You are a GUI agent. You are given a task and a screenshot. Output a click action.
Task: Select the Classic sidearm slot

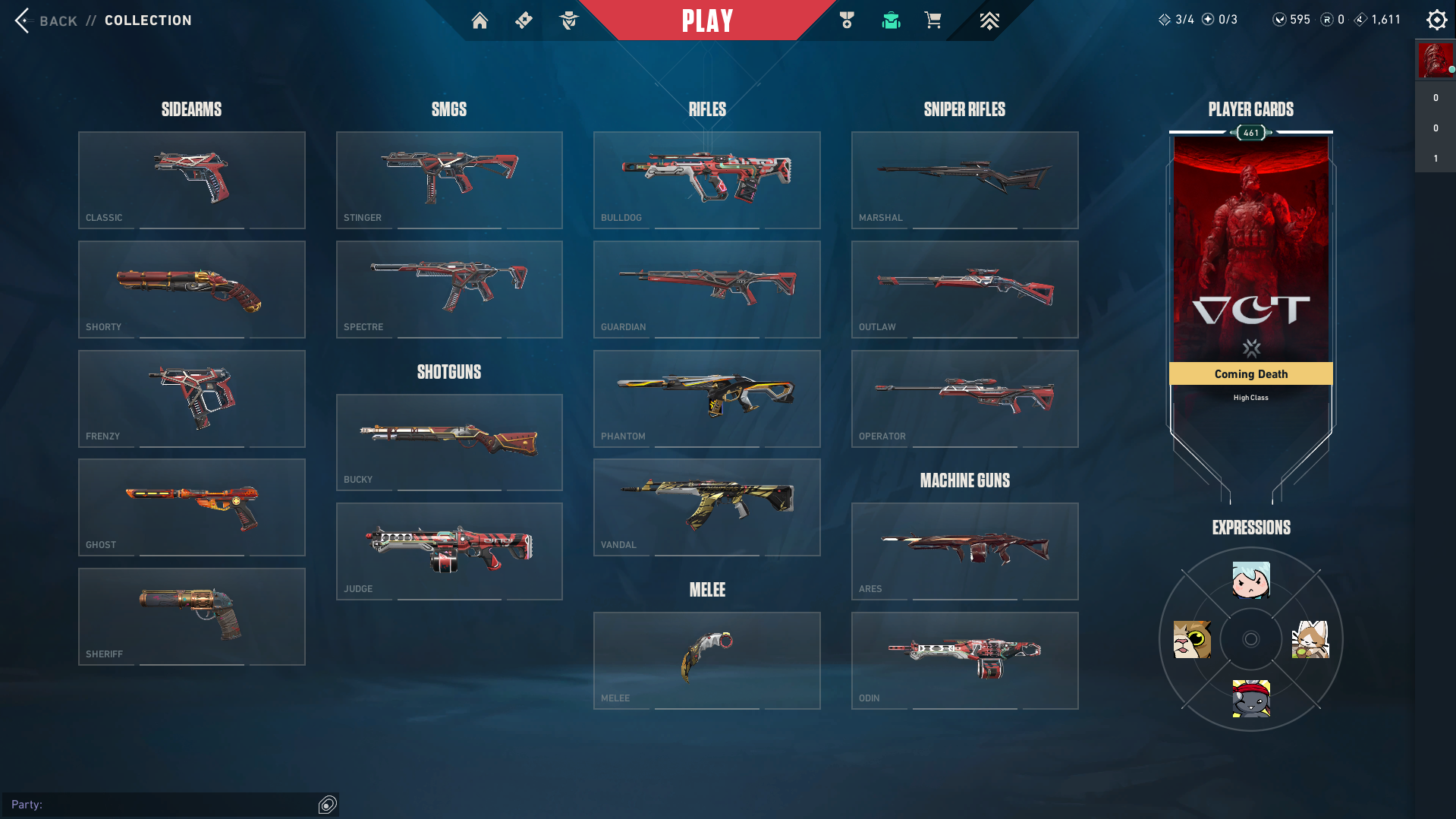[191, 180]
